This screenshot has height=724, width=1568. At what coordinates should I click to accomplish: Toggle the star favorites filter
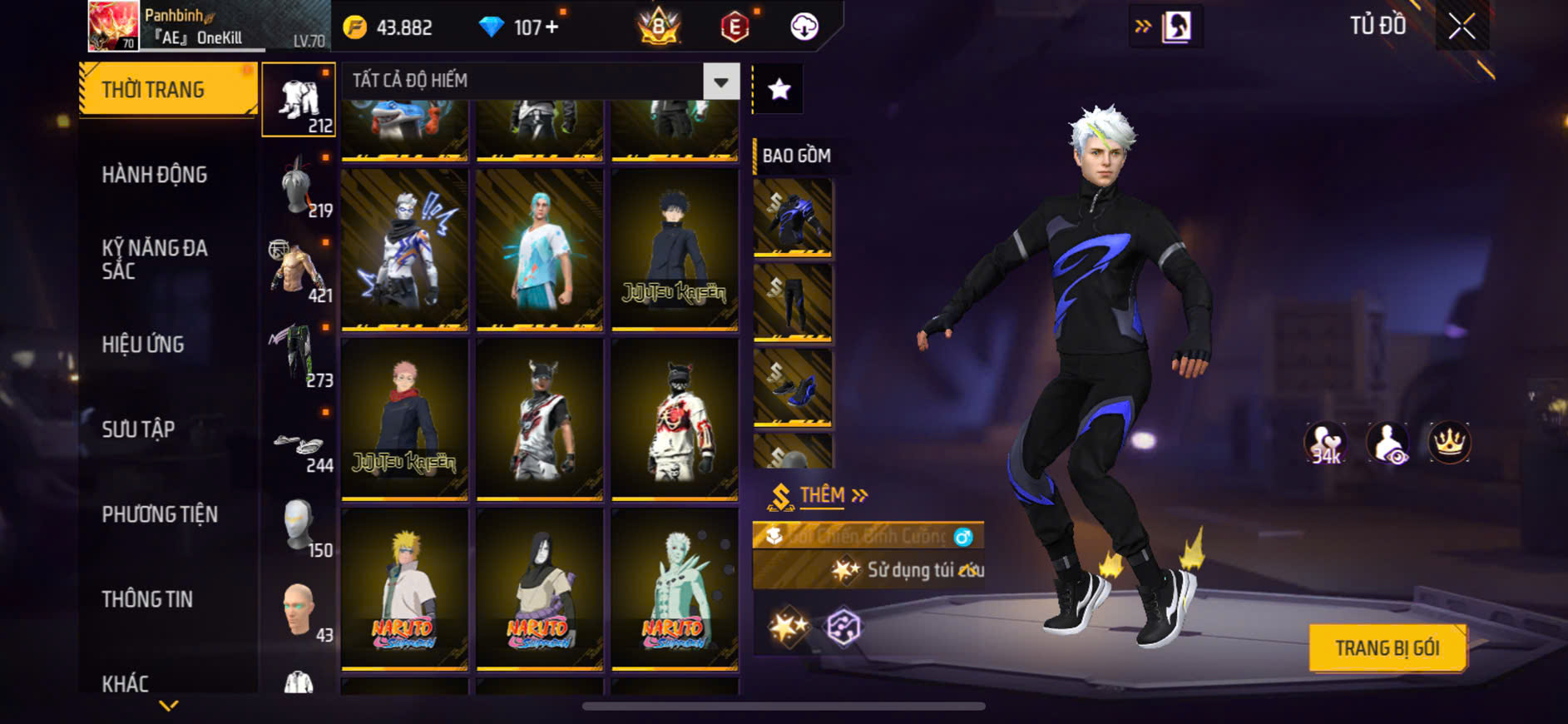tap(779, 89)
